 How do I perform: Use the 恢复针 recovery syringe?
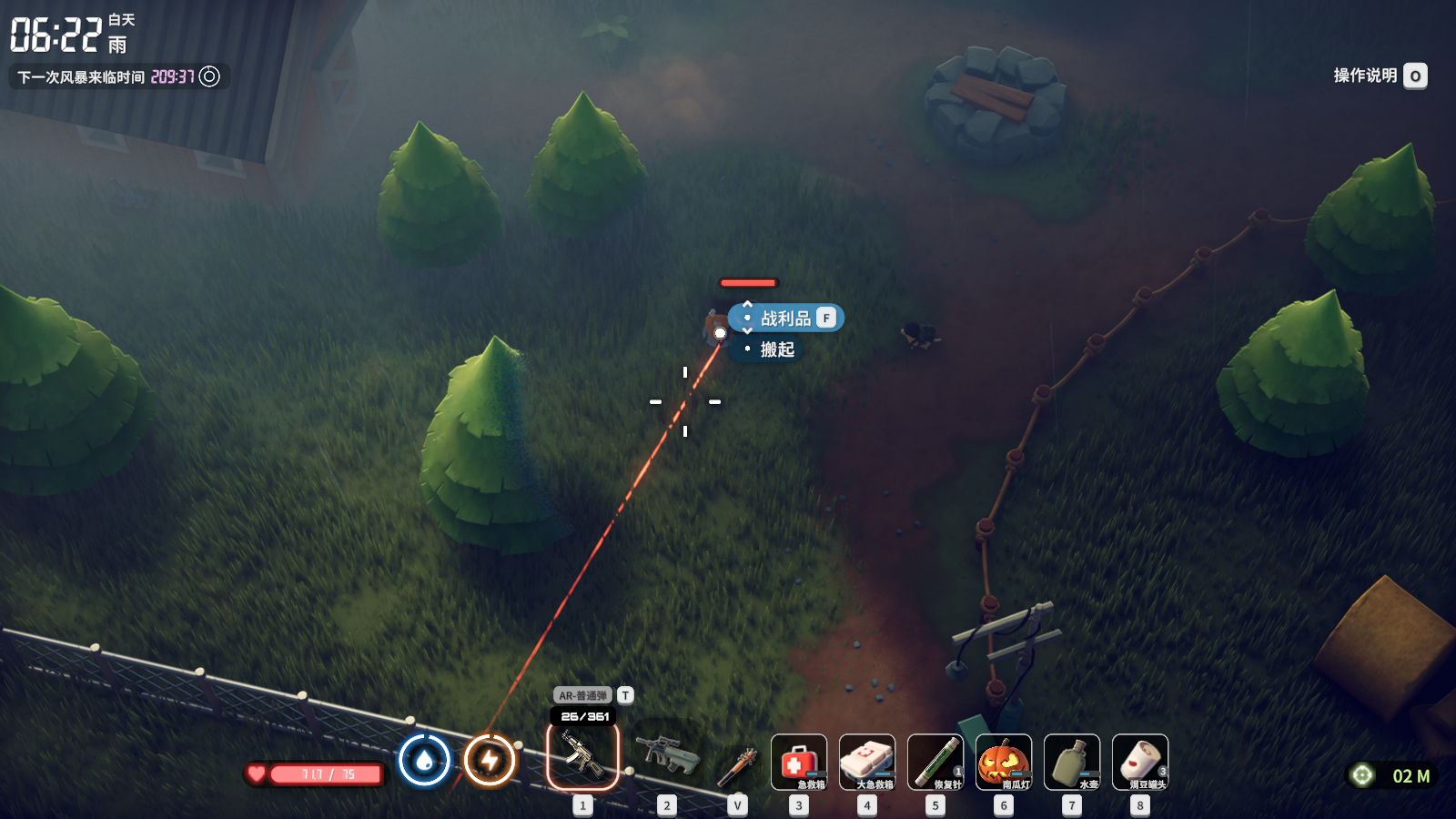pos(935,762)
